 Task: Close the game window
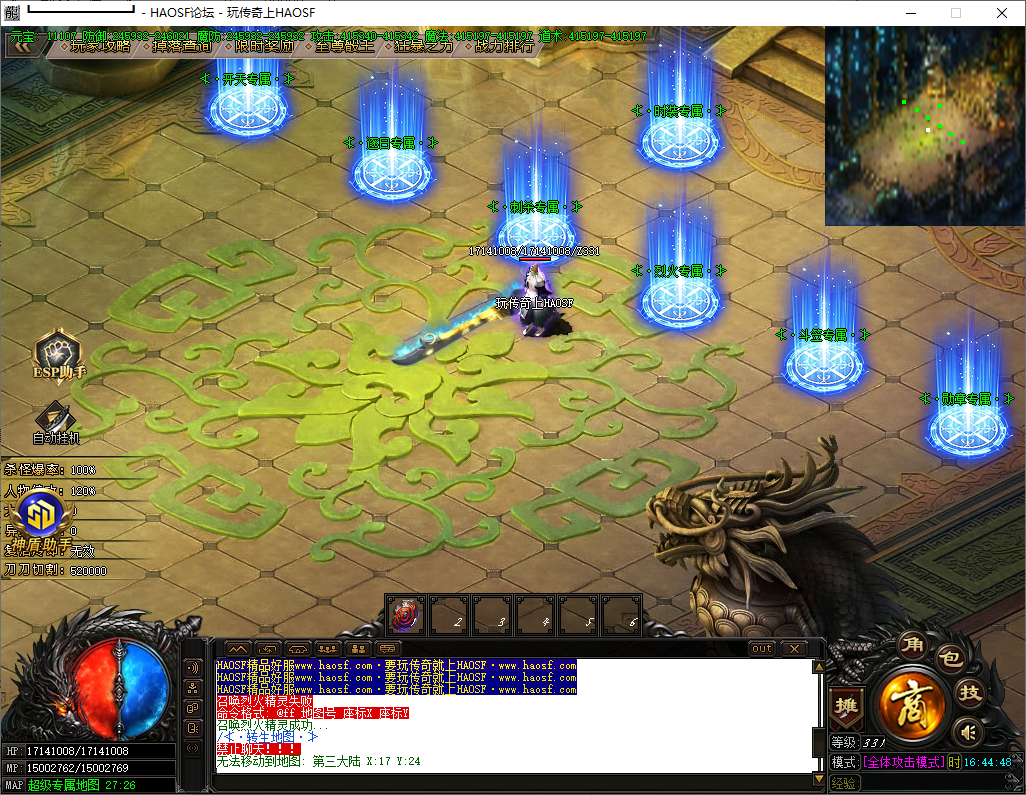coord(1002,13)
